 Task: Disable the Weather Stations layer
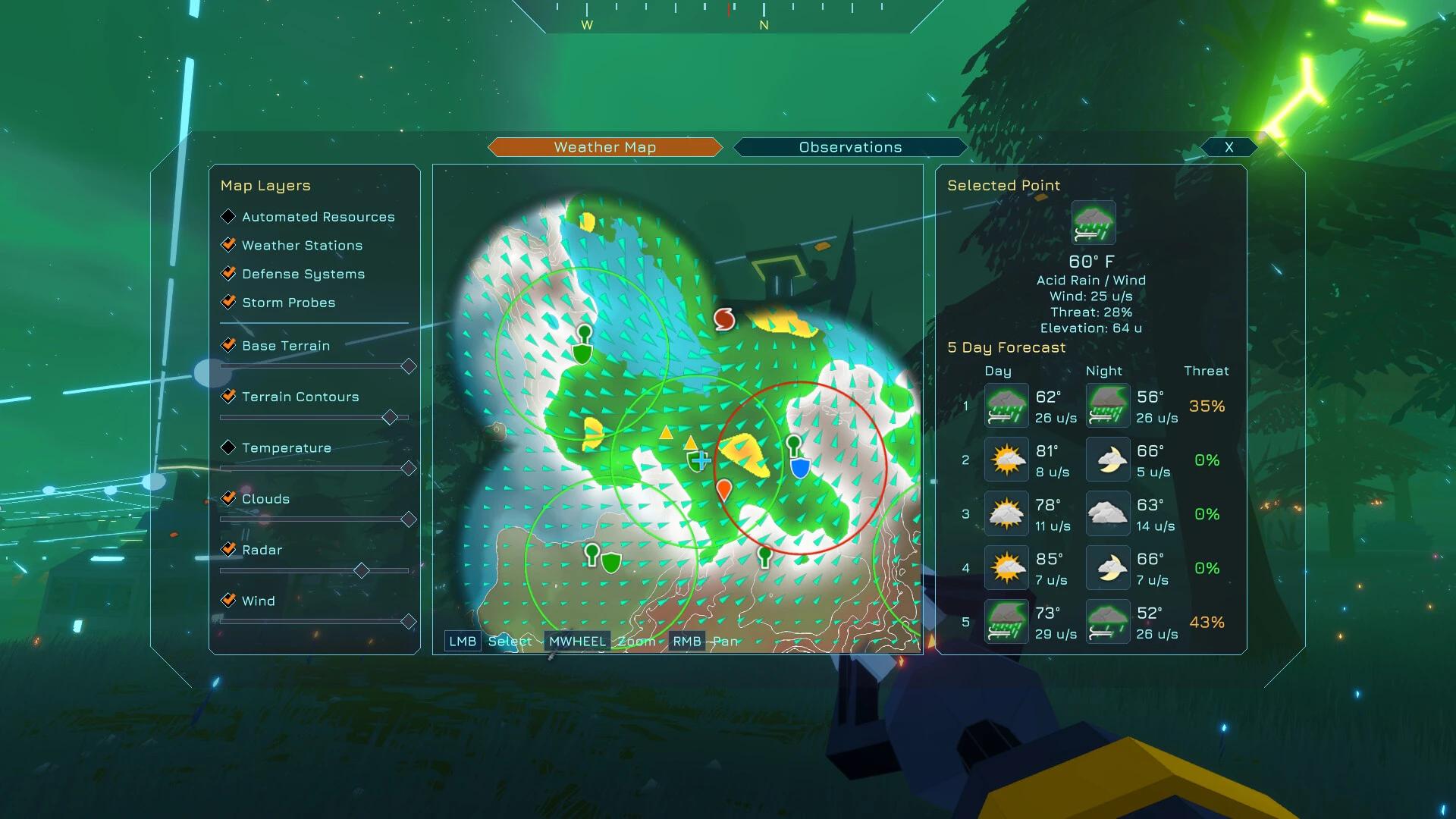click(229, 245)
